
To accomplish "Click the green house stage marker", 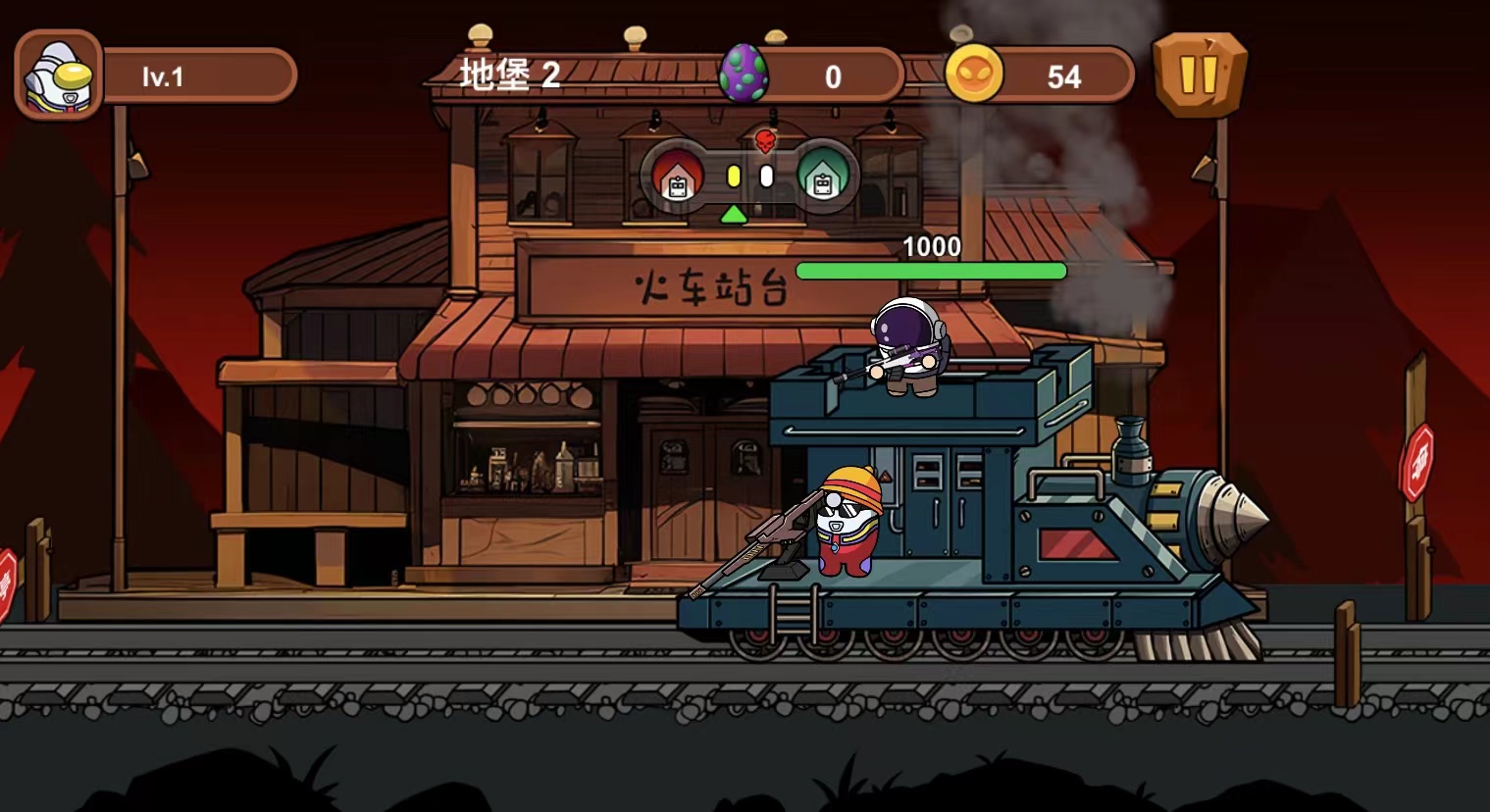I will coord(822,177).
